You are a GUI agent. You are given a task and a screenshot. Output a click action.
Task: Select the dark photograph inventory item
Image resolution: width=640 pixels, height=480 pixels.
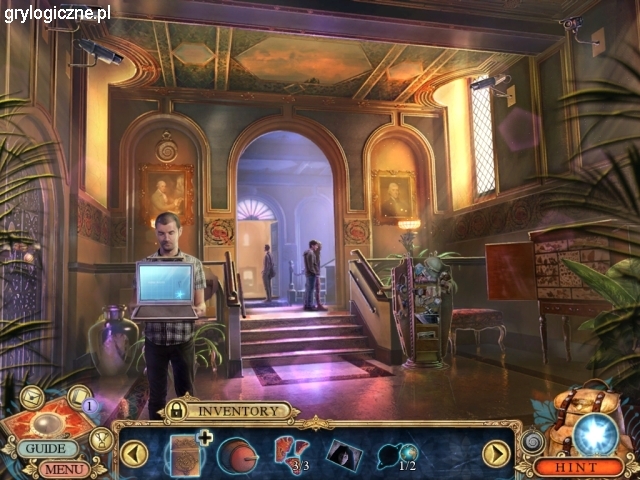(343, 454)
